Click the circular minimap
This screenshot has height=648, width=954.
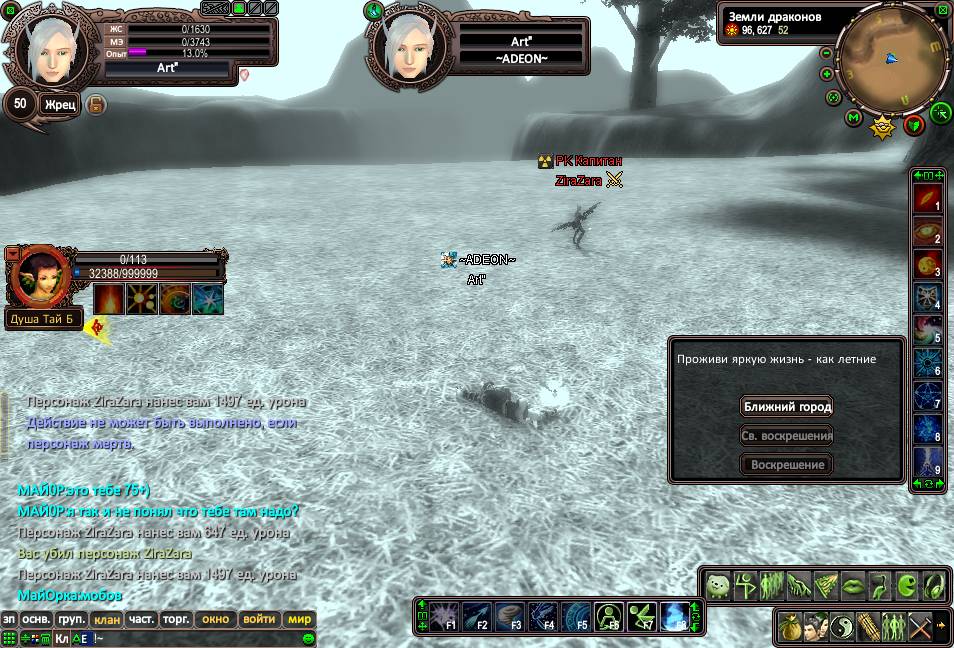[892, 58]
